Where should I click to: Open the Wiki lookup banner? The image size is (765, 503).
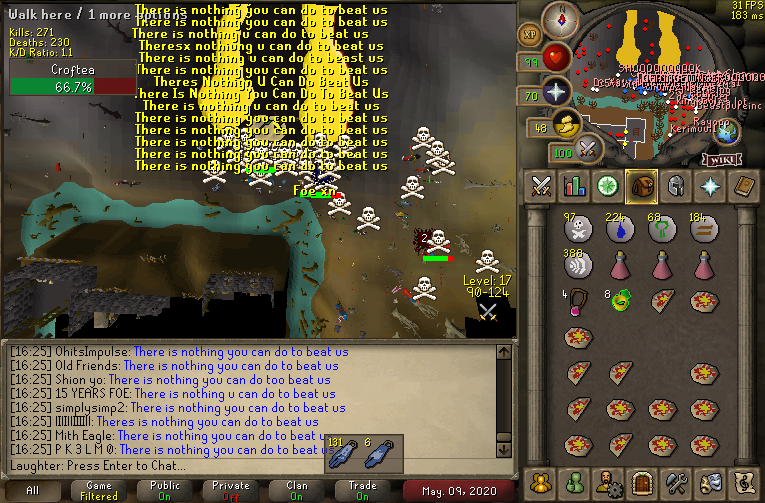[721, 159]
